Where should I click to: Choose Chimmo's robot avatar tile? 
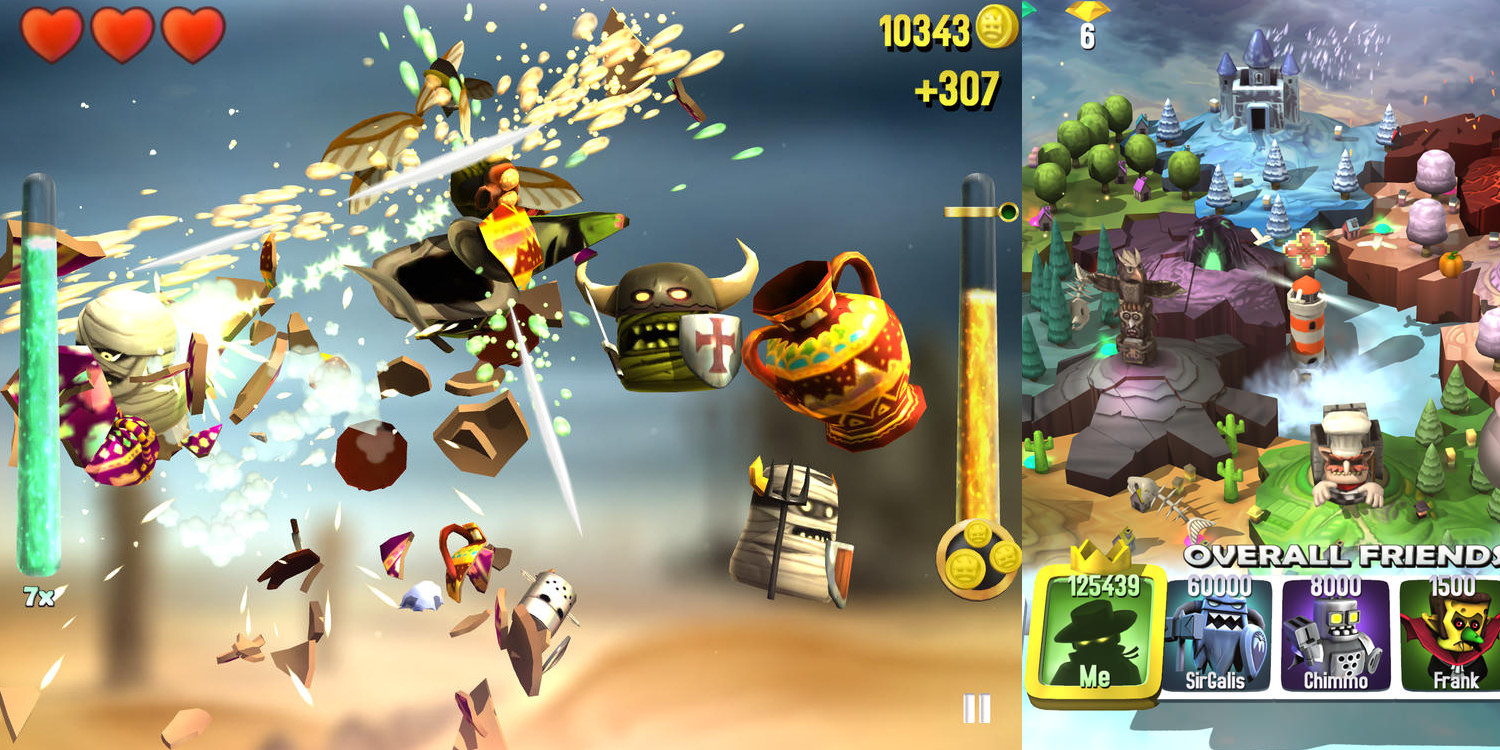pyautogui.click(x=1336, y=636)
